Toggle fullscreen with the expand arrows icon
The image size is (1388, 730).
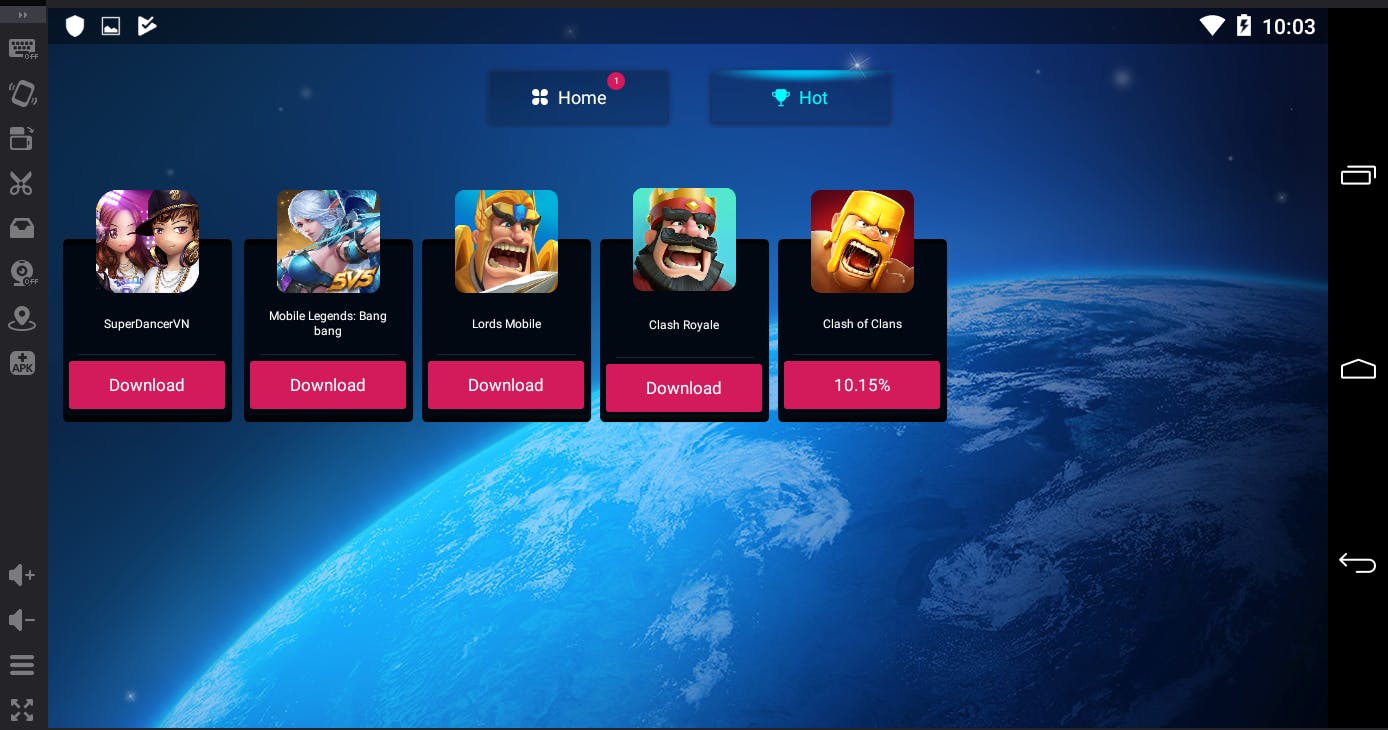coord(22,710)
